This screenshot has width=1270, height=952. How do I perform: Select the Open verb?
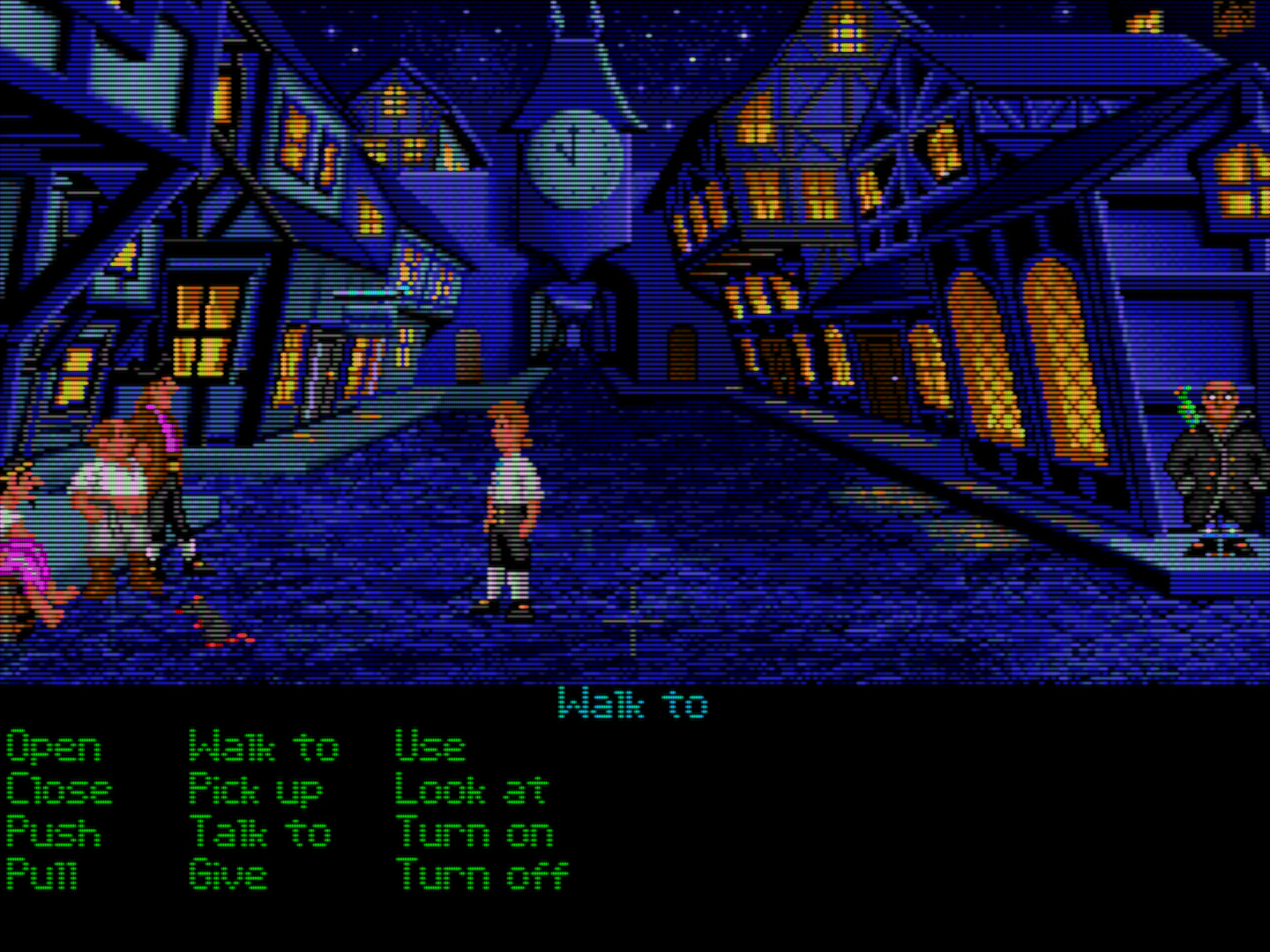(53, 747)
